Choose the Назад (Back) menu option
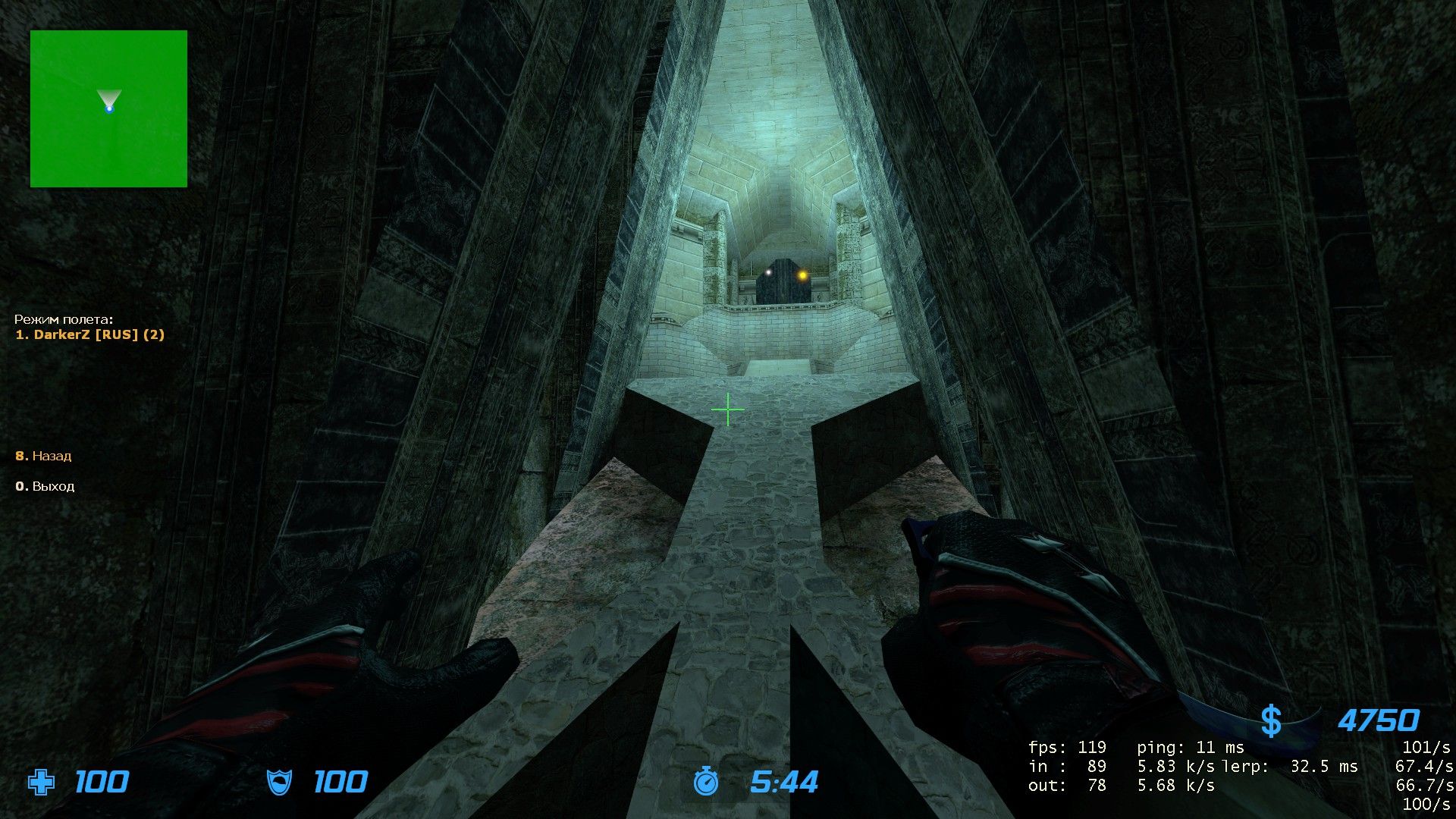 44,456
